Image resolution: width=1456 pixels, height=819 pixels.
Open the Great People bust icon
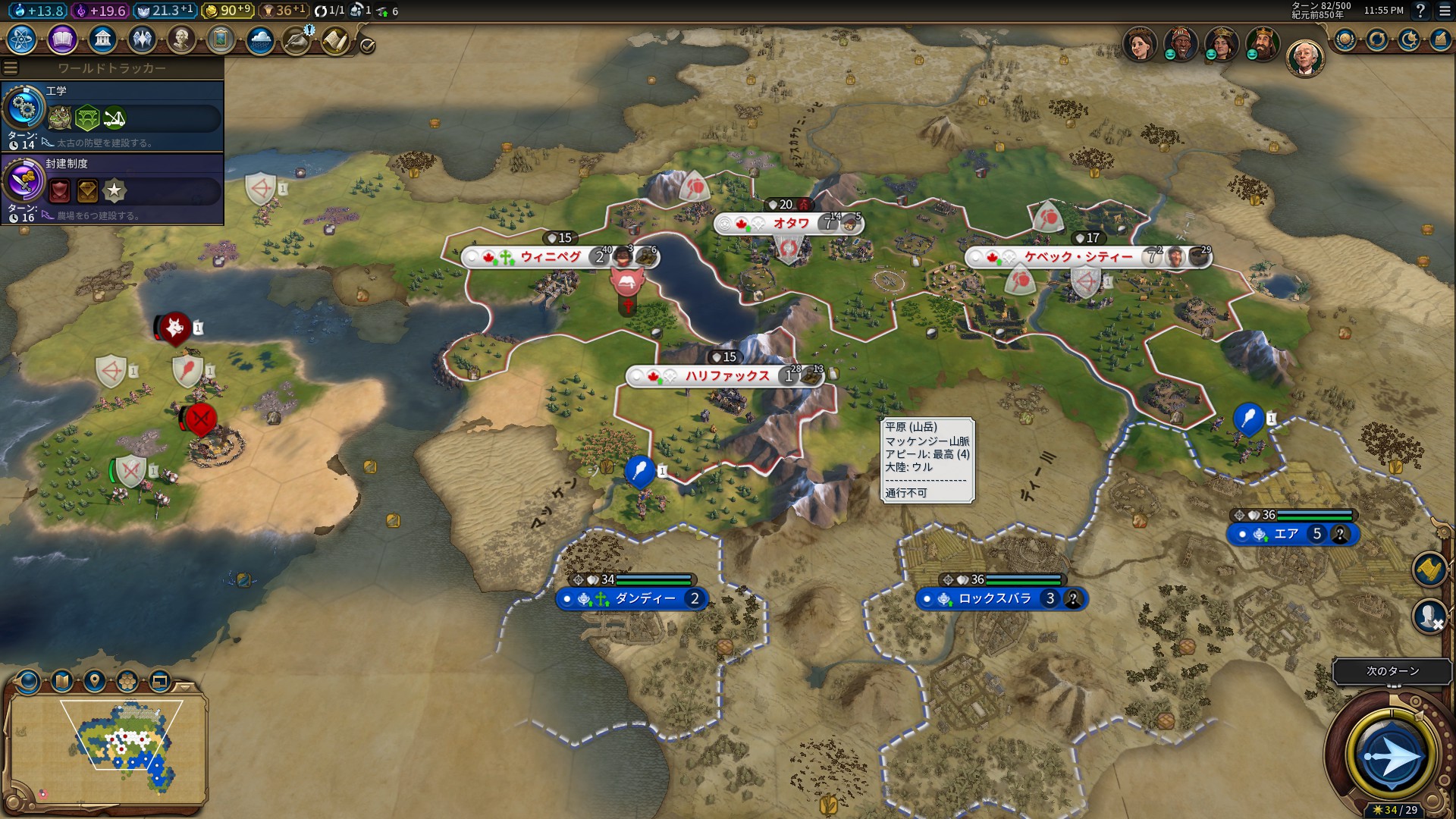181,39
